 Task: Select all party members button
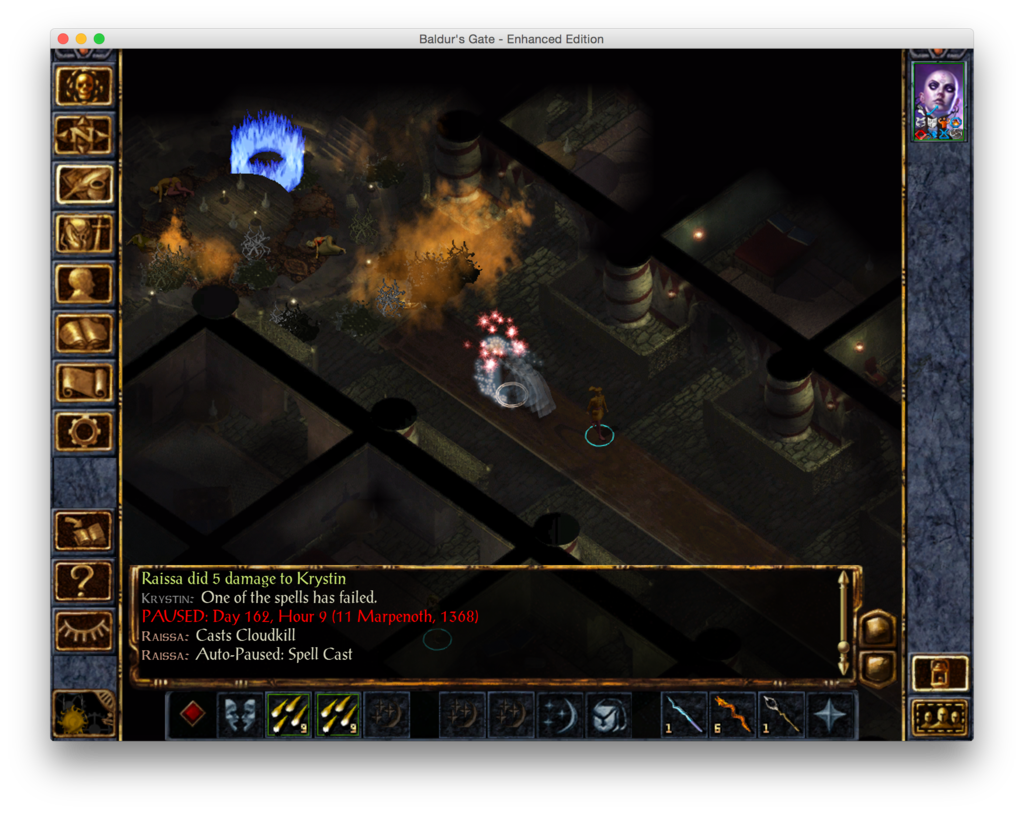pos(940,717)
